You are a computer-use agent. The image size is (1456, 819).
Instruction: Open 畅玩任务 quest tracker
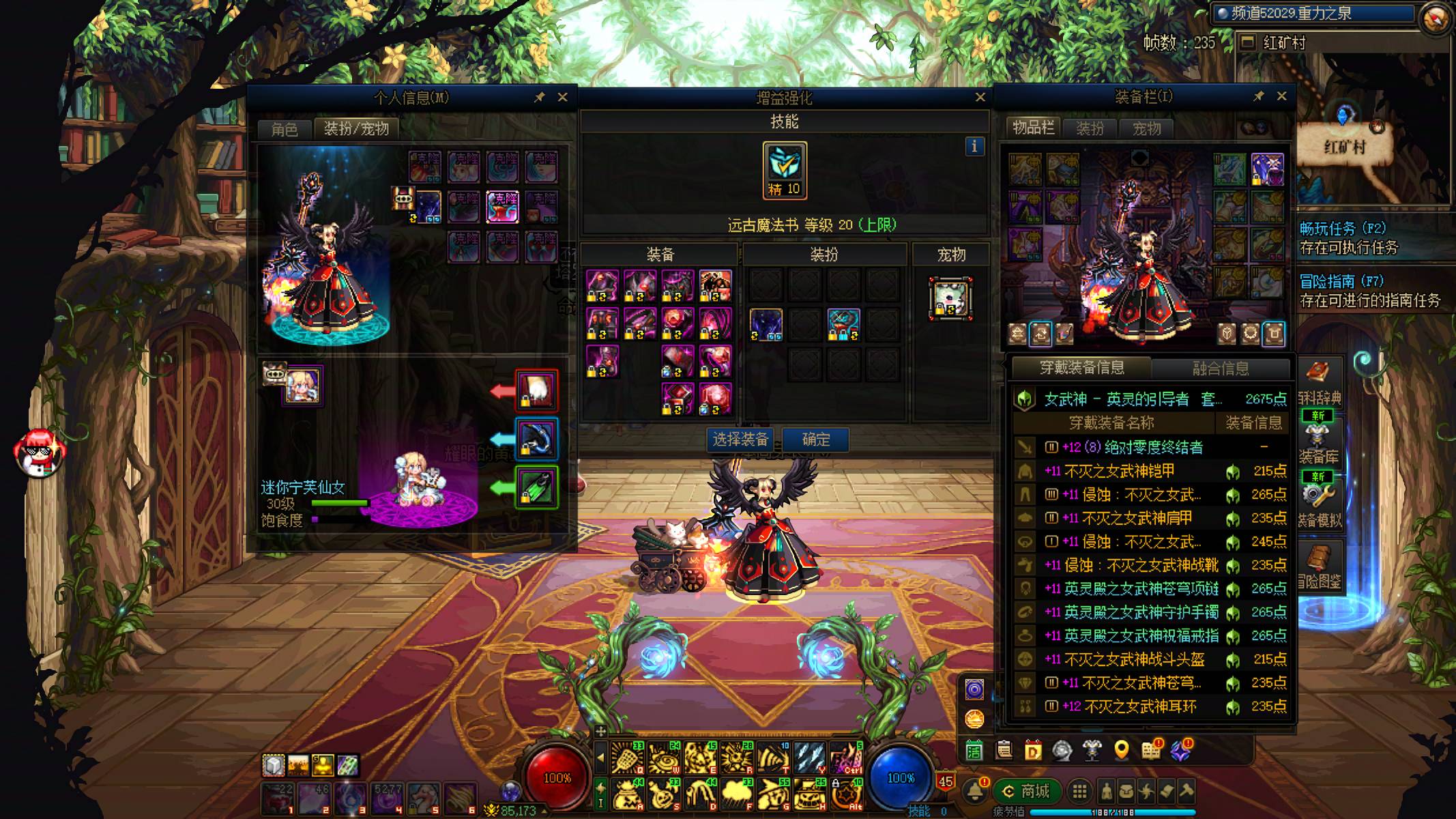[x=1342, y=229]
